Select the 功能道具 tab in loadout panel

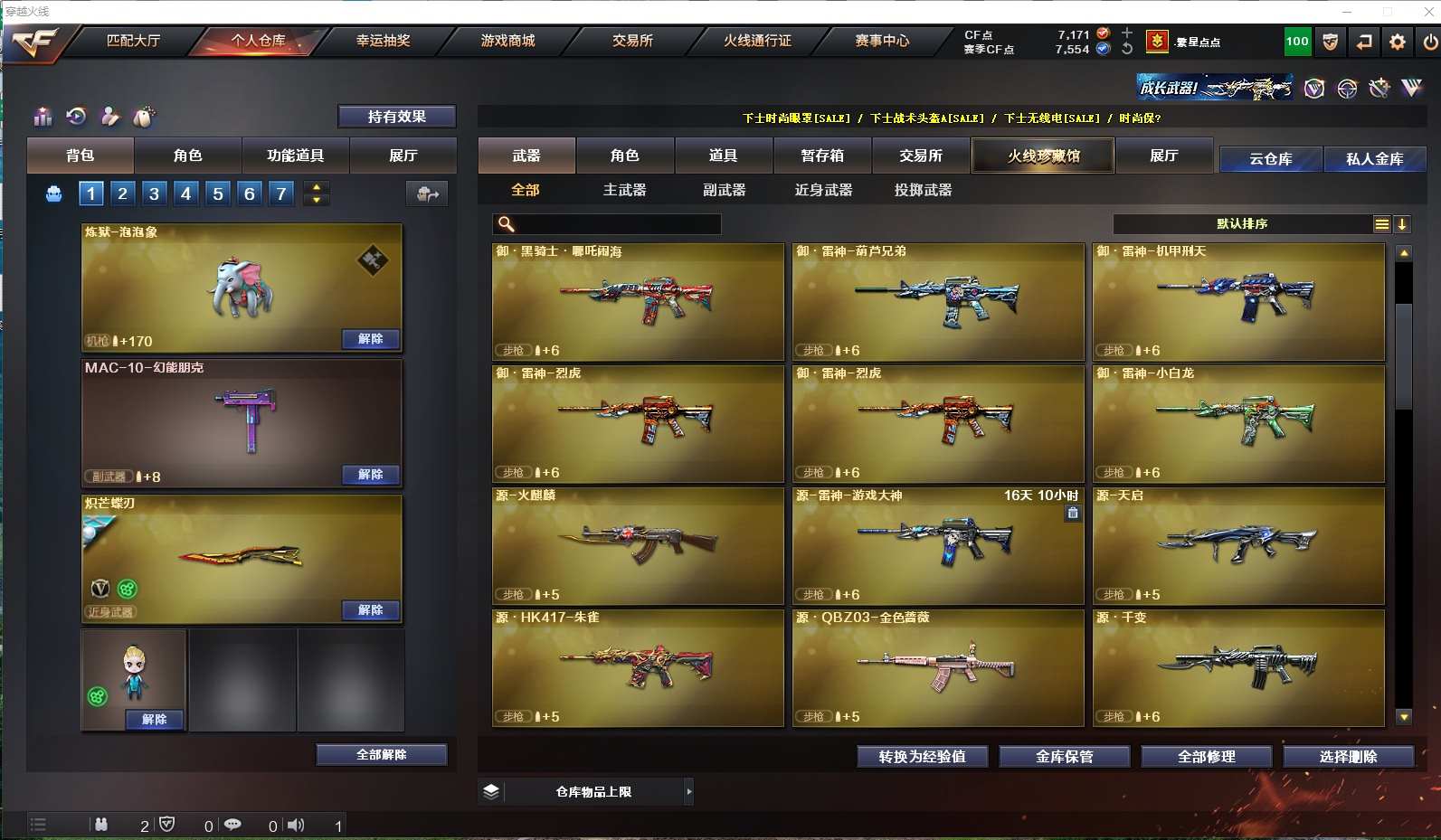click(295, 156)
